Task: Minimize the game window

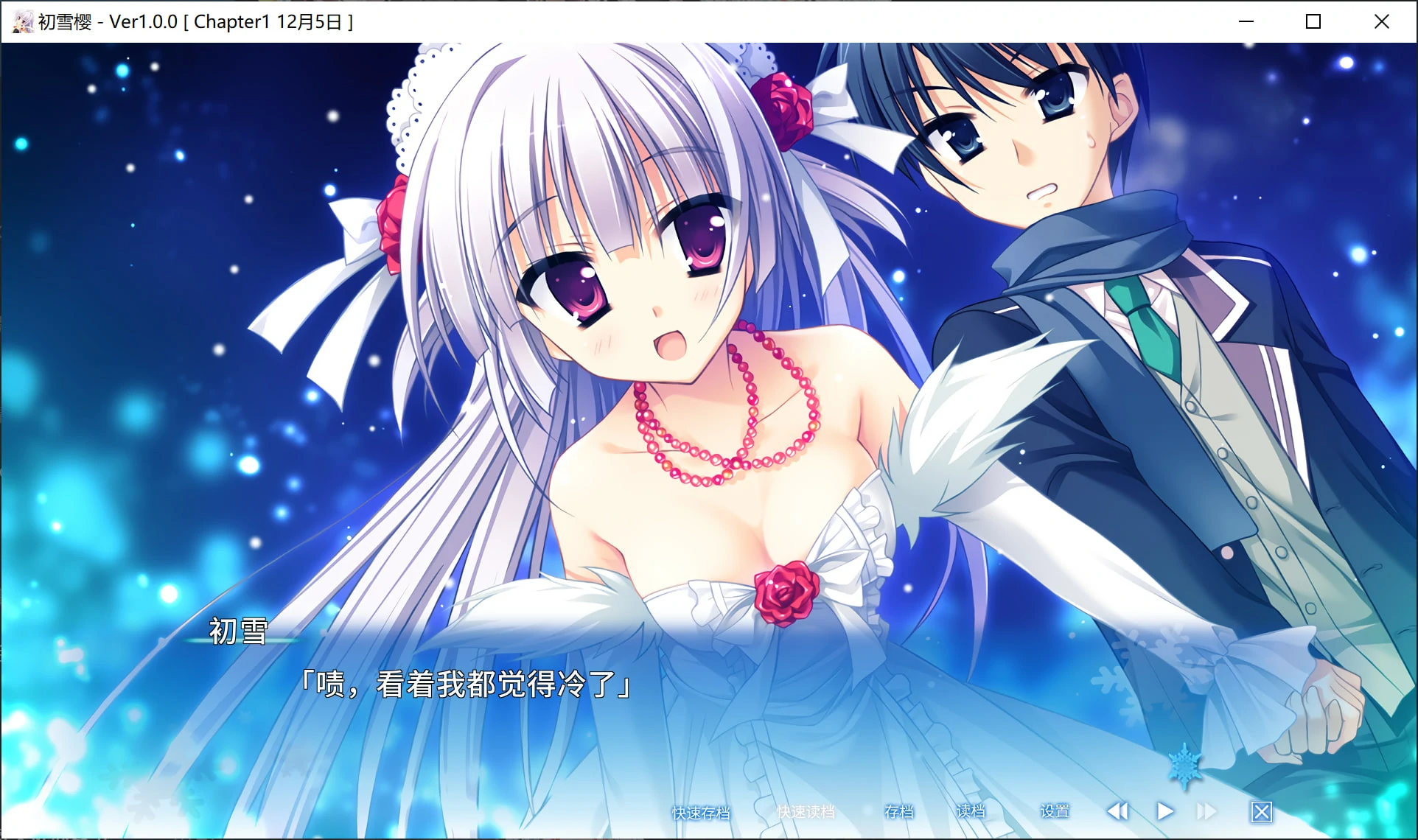Action: [x=1246, y=21]
